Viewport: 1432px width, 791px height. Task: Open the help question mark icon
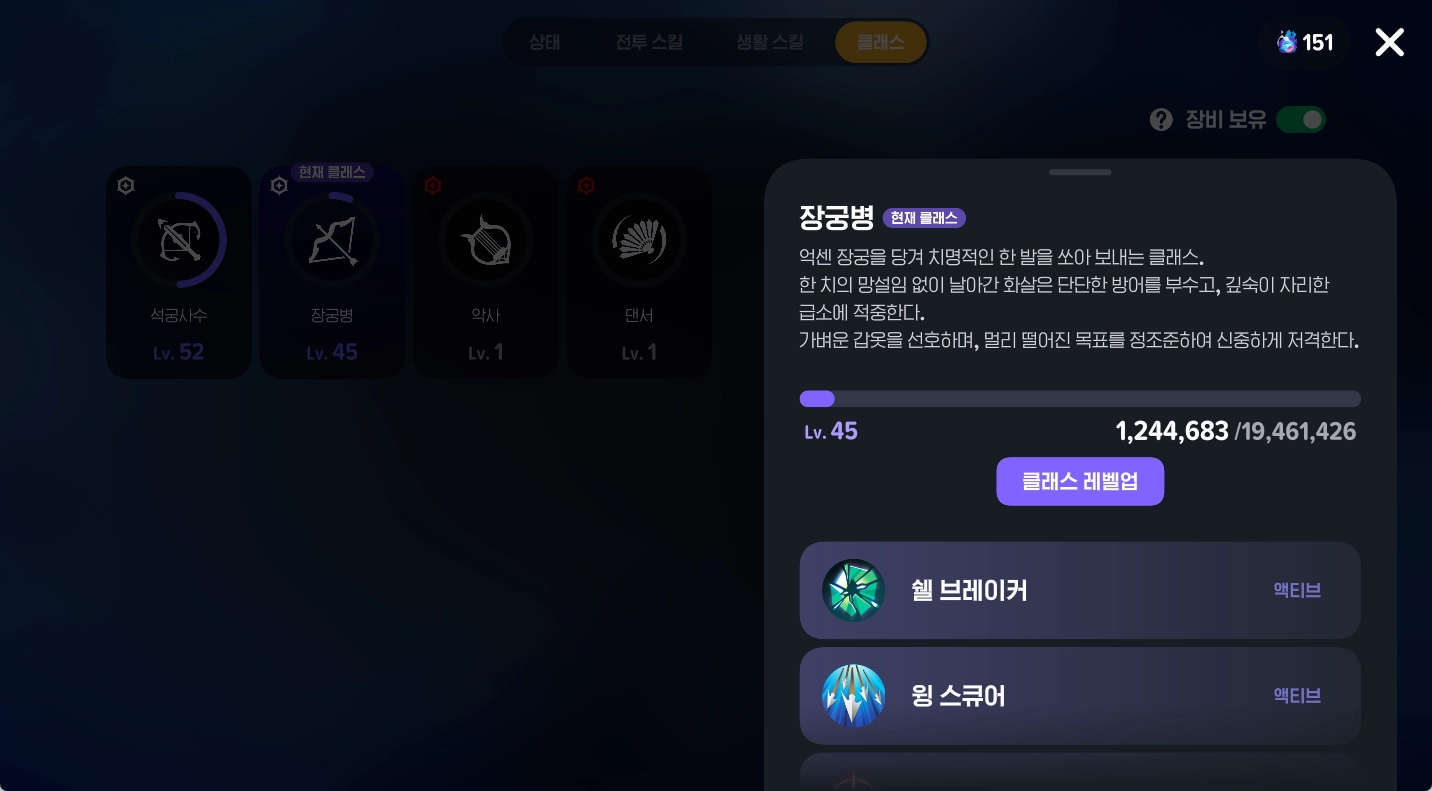pos(1161,119)
